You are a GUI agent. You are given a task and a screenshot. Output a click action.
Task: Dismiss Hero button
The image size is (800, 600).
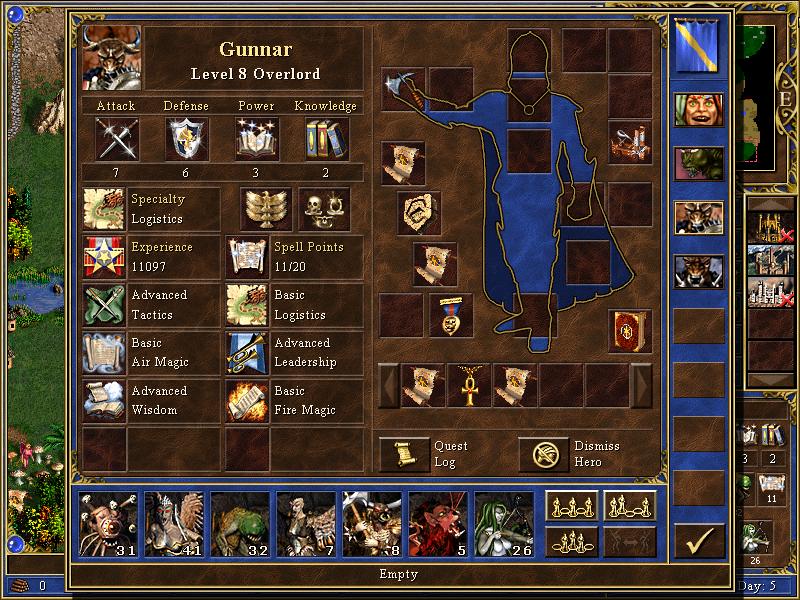pyautogui.click(x=542, y=454)
